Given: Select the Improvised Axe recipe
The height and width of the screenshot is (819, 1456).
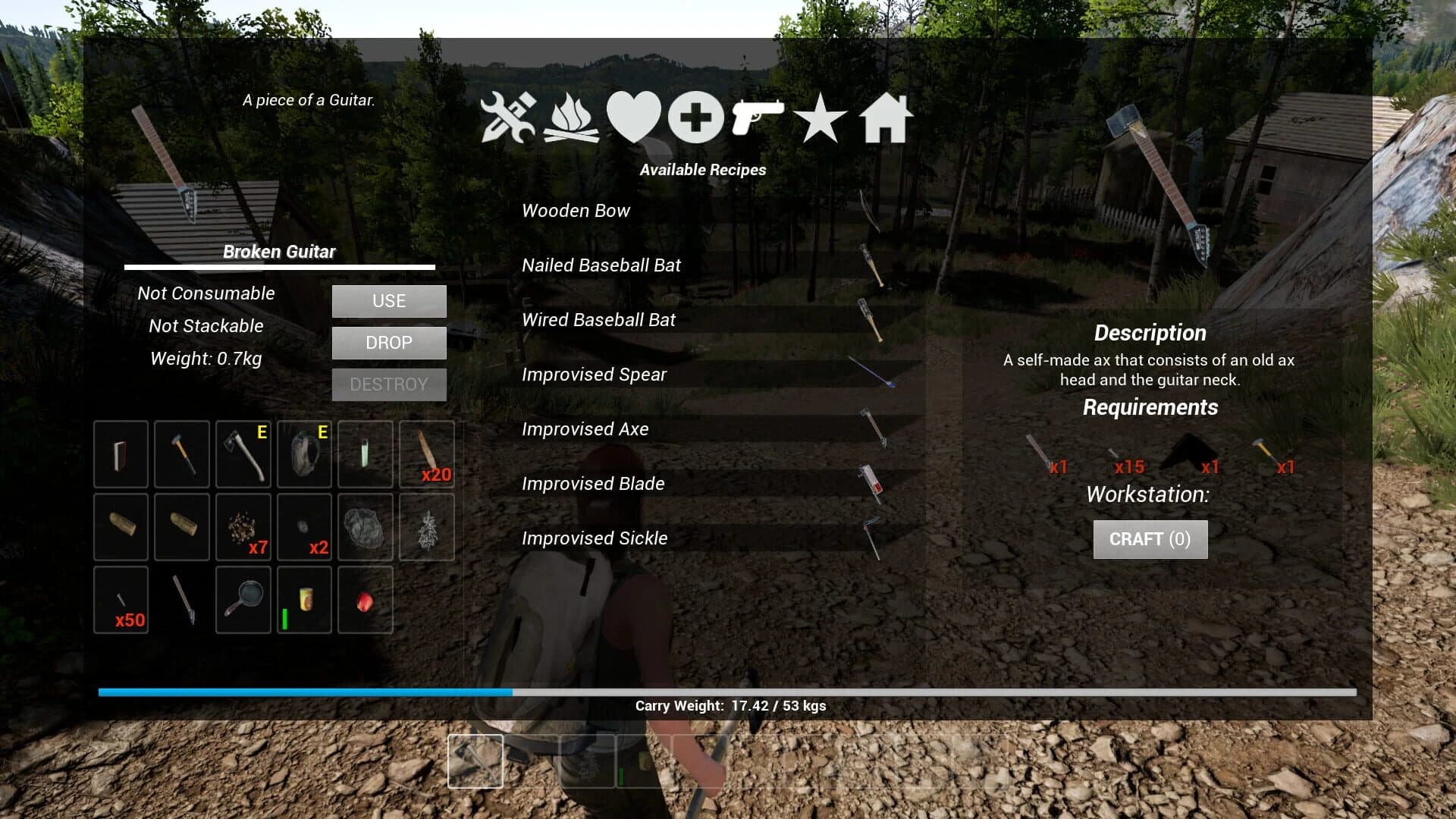Looking at the screenshot, I should 585,429.
